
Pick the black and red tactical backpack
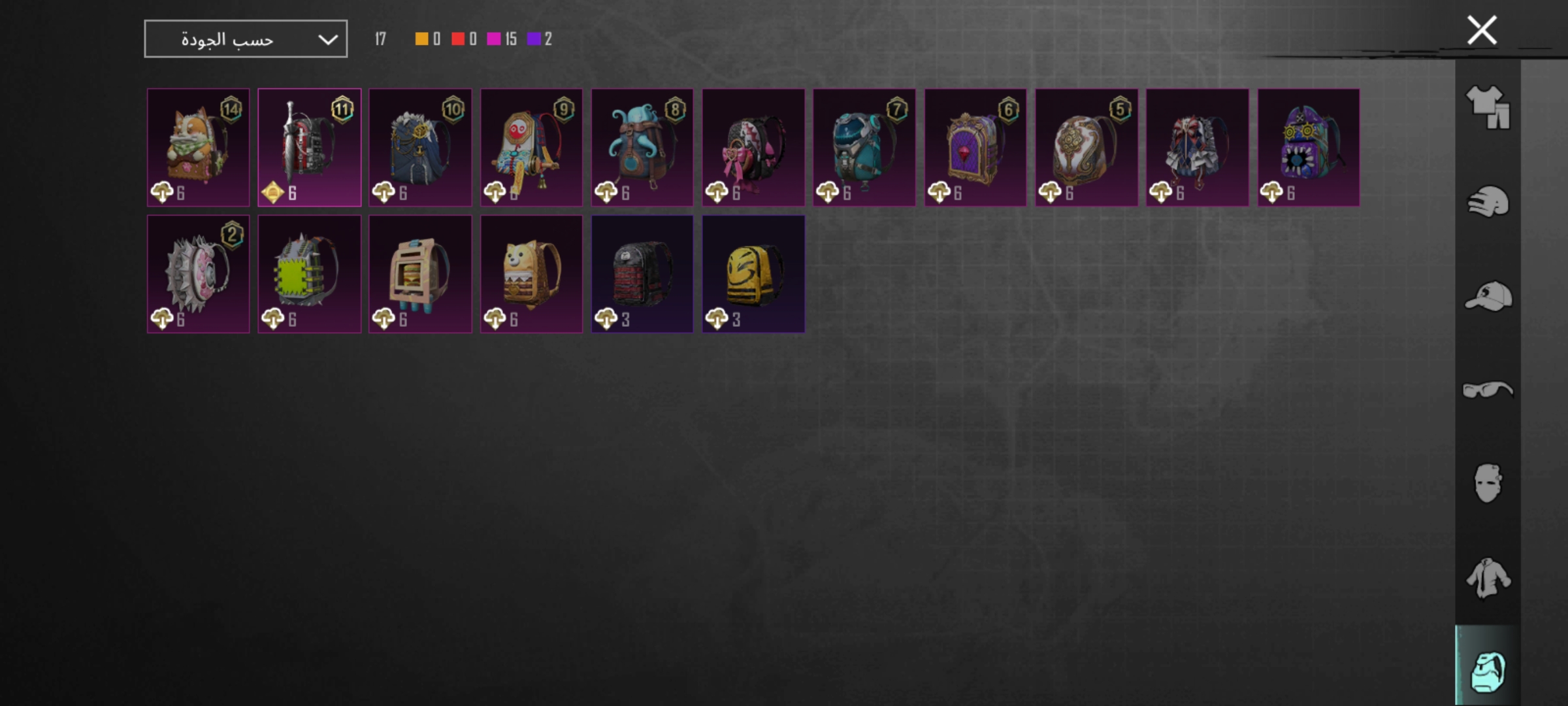pos(642,274)
